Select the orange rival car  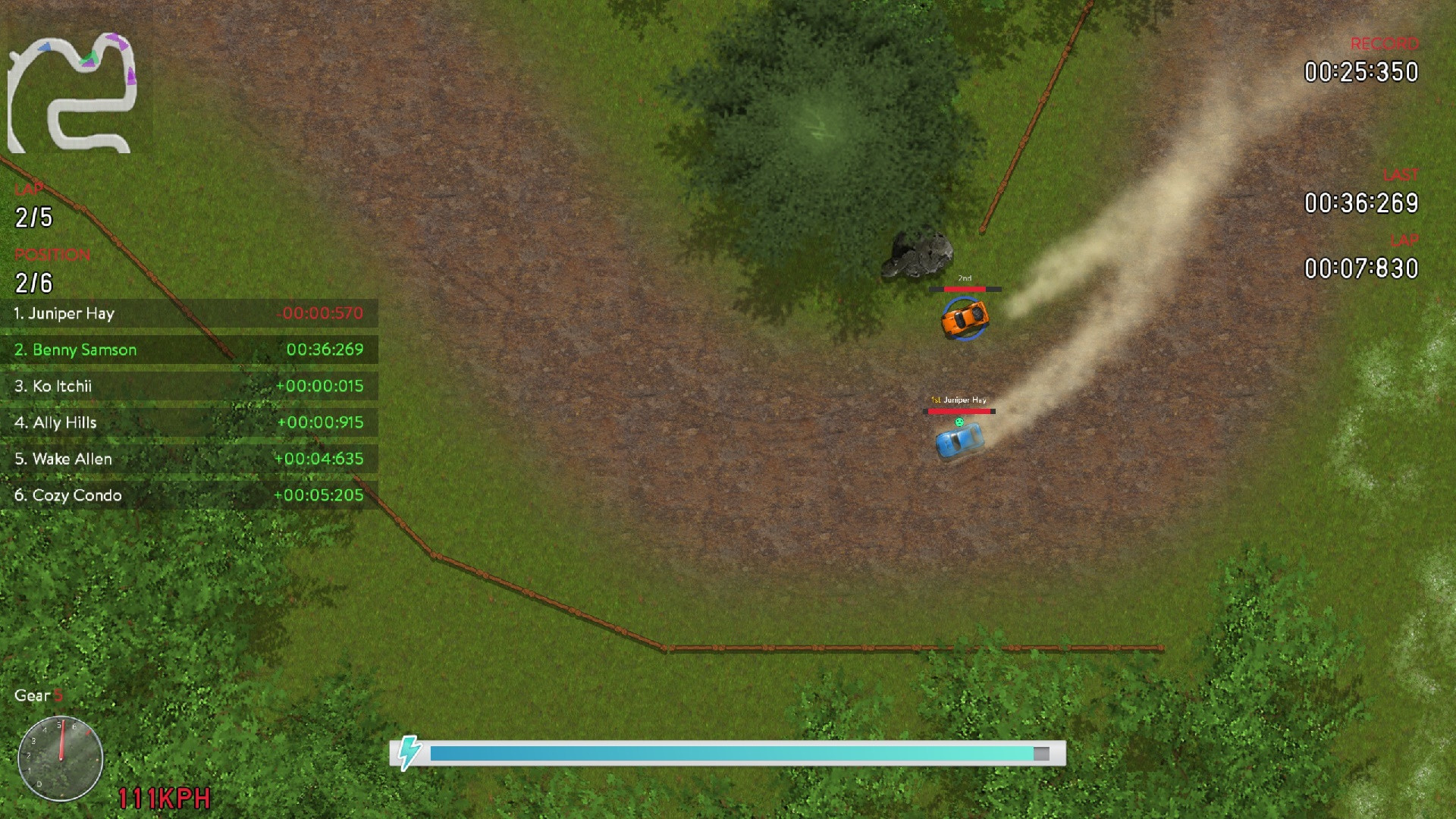coord(965,319)
